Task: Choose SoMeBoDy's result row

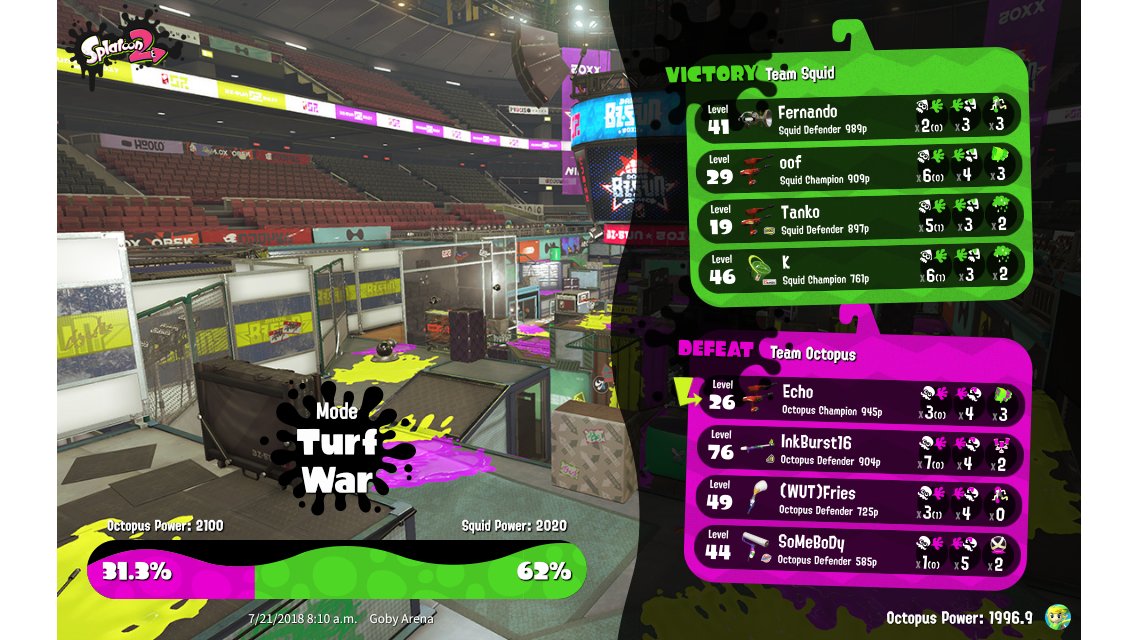Action: pos(860,548)
